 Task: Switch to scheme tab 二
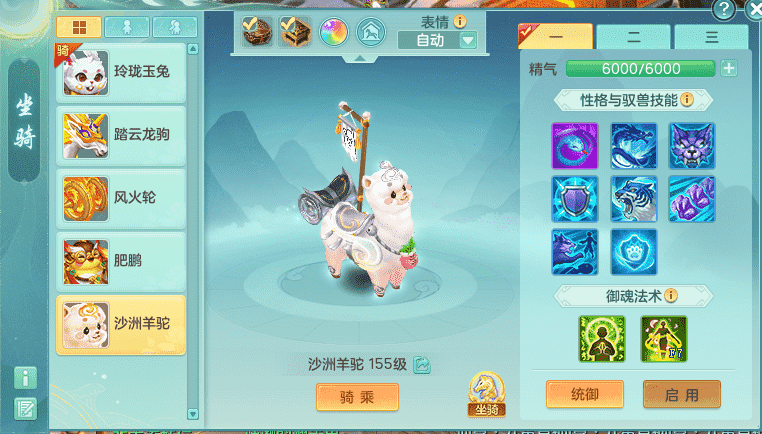point(633,37)
